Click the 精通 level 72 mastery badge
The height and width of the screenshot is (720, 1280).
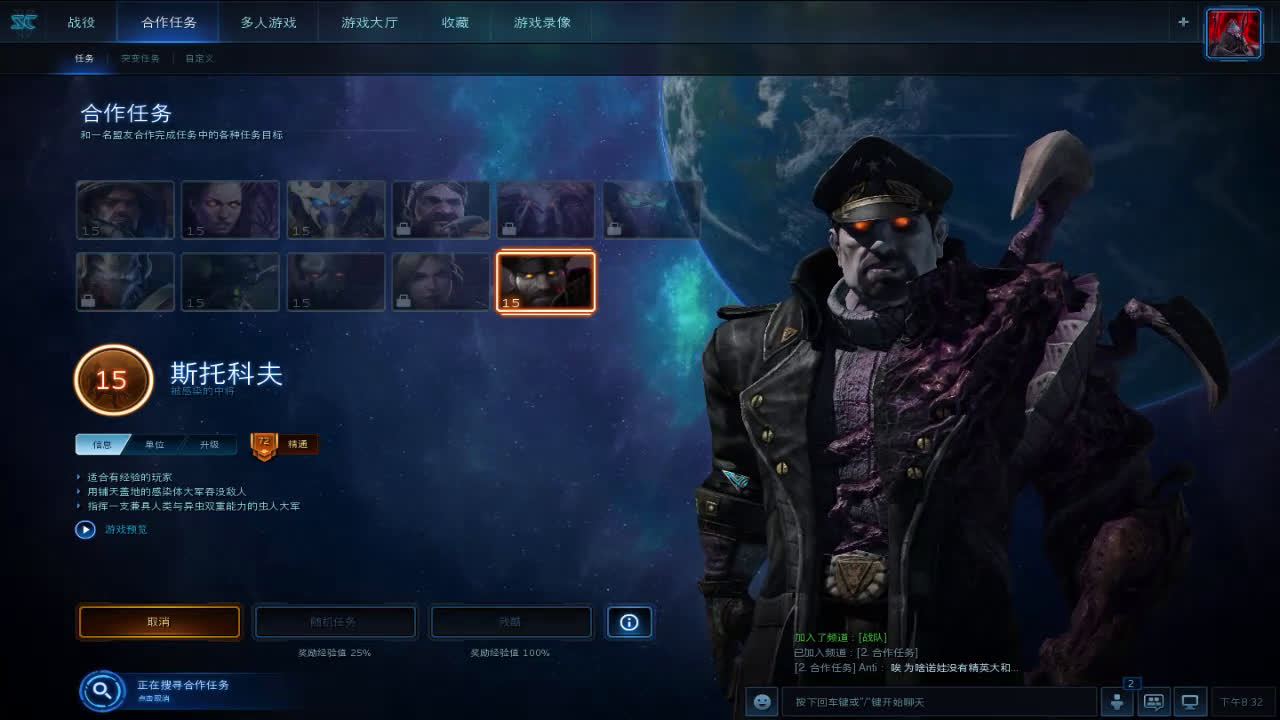pos(283,444)
